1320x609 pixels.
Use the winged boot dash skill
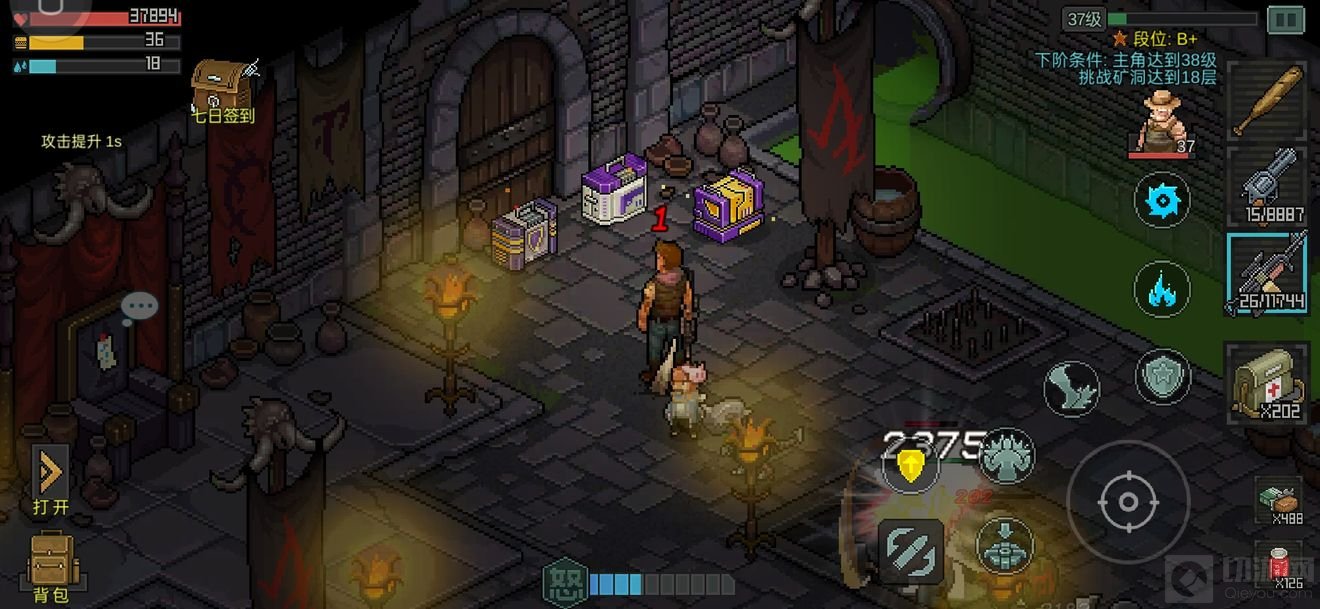pos(1071,388)
